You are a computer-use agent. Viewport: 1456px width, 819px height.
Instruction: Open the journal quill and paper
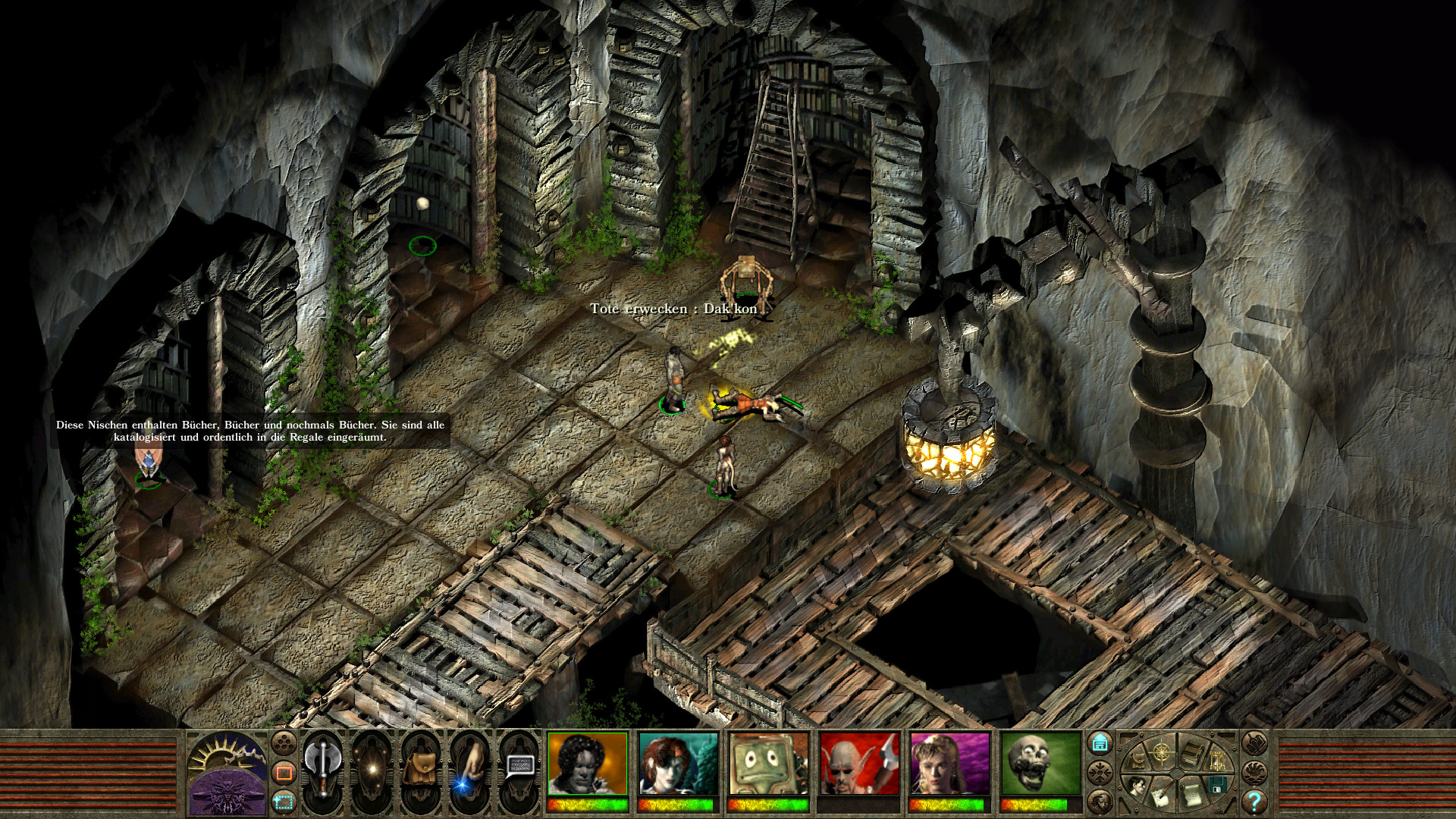[1161, 794]
